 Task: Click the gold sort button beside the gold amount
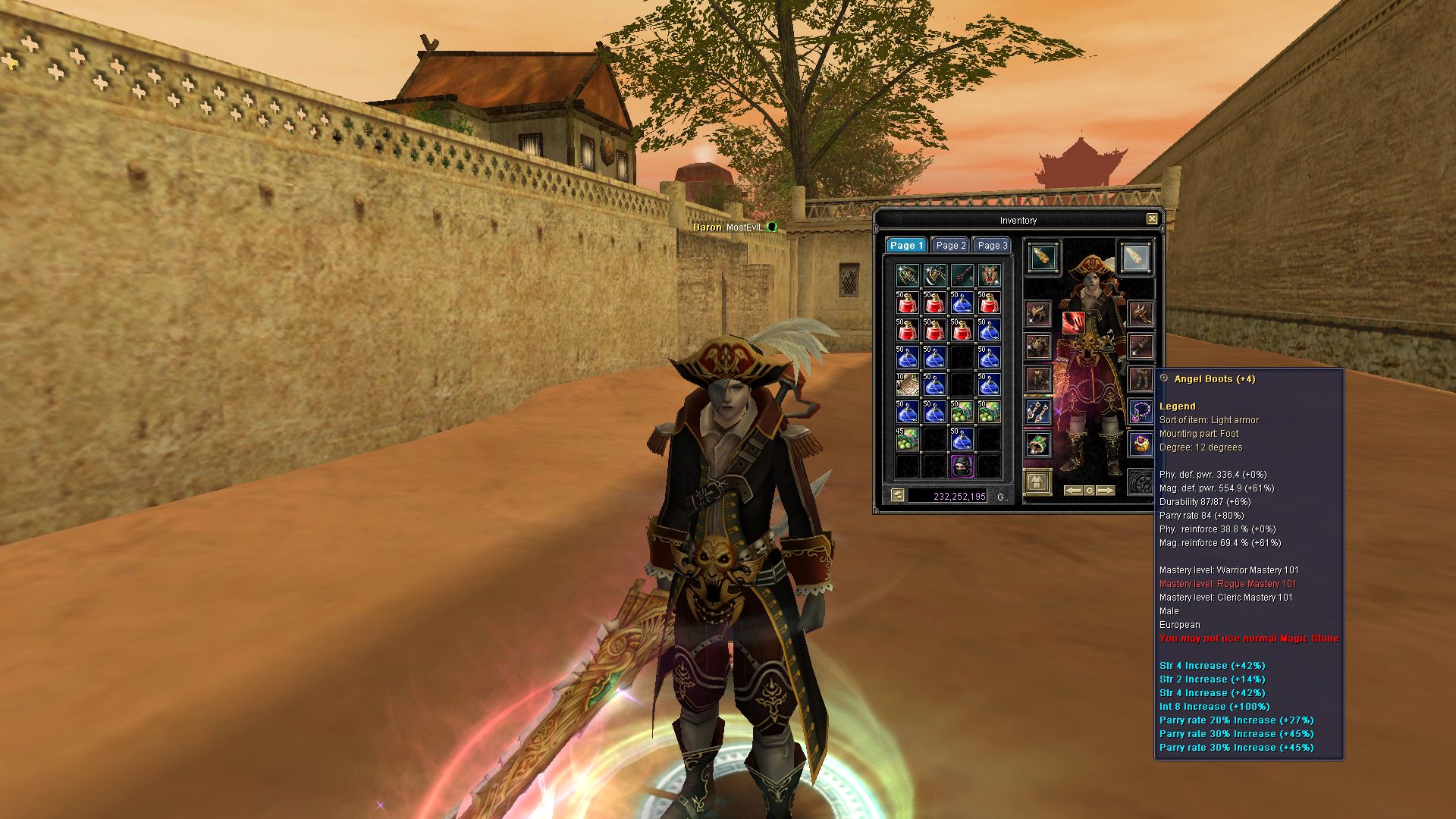click(898, 495)
